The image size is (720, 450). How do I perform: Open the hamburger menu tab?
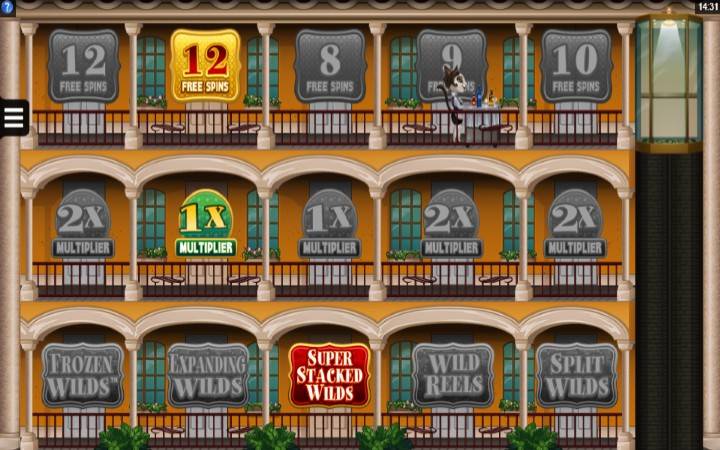(13, 118)
